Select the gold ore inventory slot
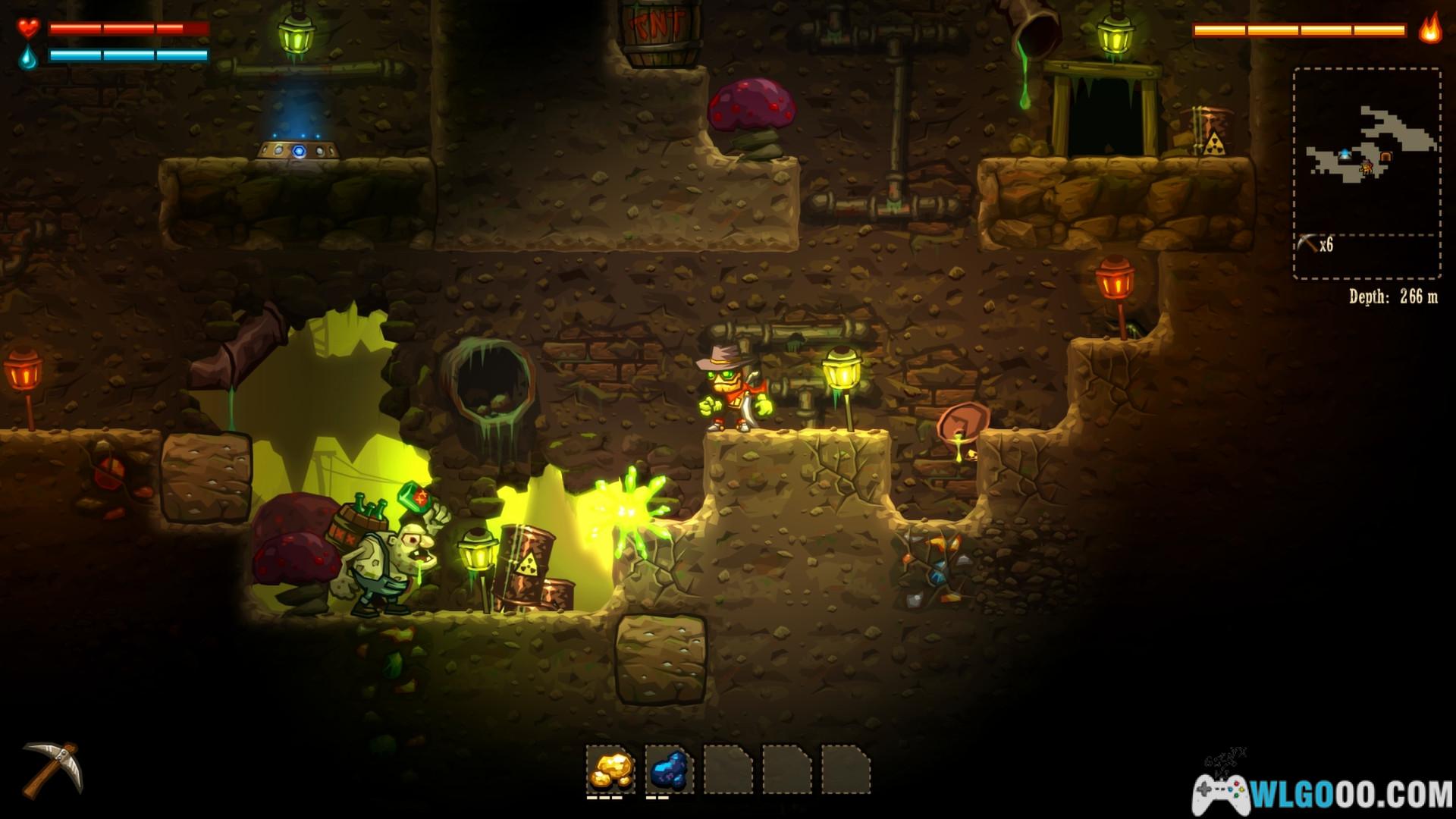The height and width of the screenshot is (819, 1456). [610, 769]
